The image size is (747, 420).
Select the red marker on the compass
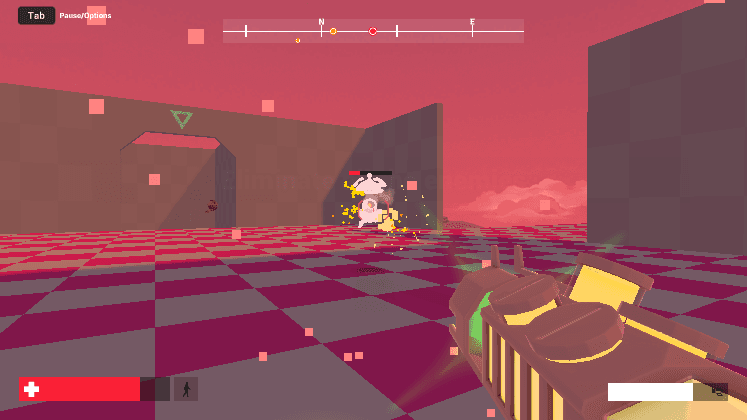point(373,31)
